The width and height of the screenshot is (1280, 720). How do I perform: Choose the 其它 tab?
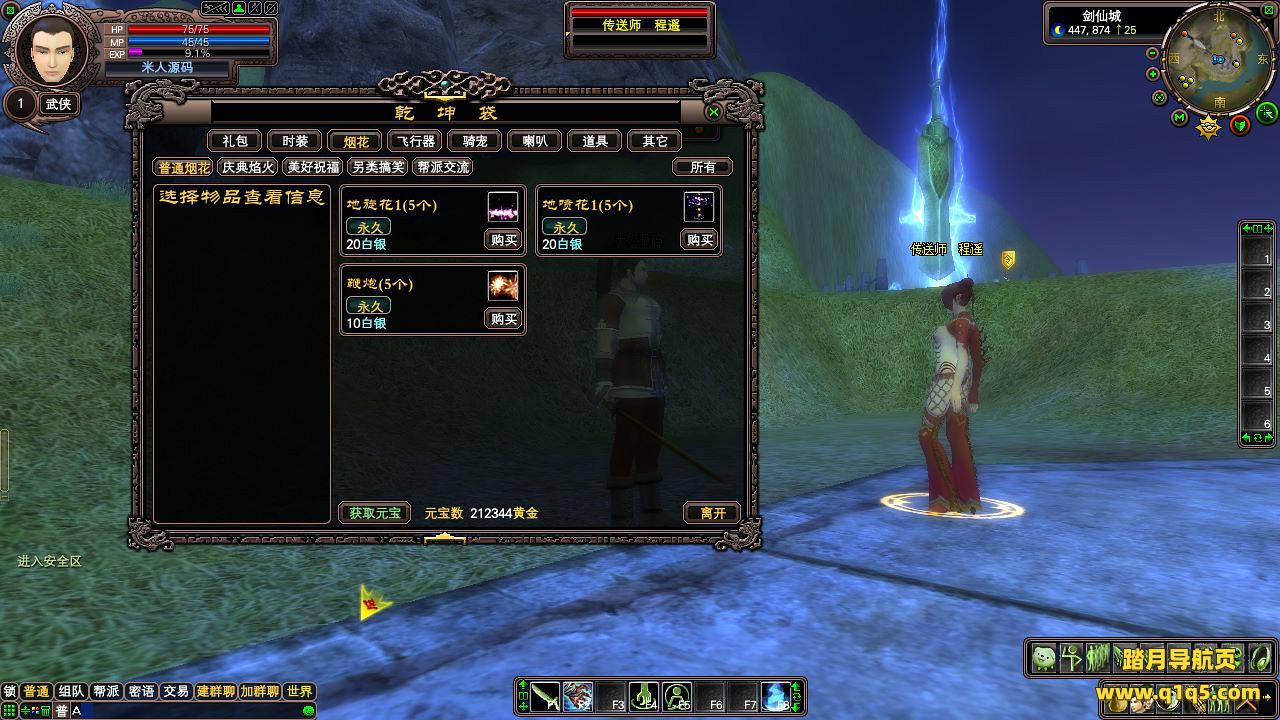pyautogui.click(x=655, y=142)
